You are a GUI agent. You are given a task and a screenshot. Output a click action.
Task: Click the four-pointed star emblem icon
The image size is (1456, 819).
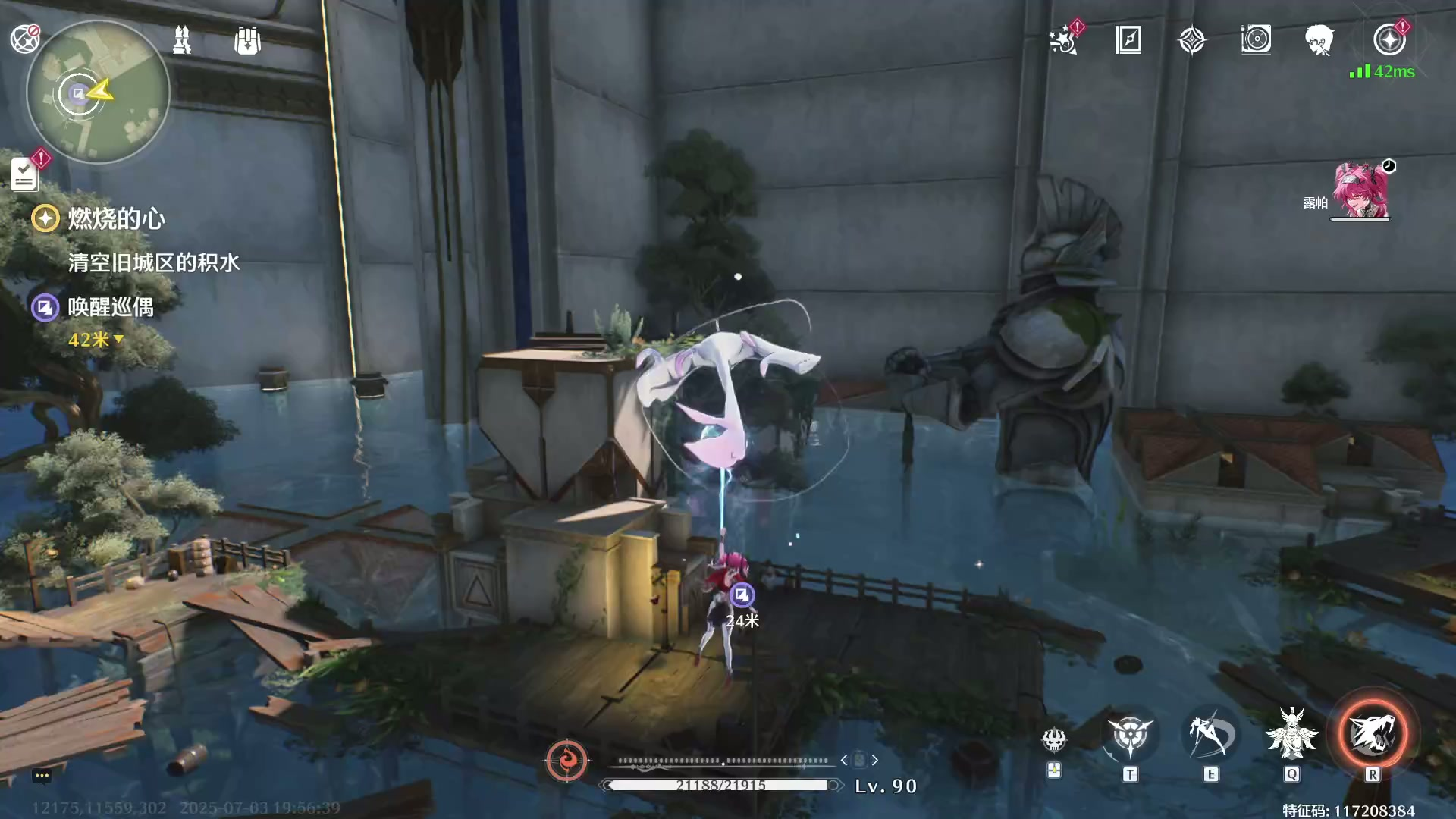click(1192, 40)
